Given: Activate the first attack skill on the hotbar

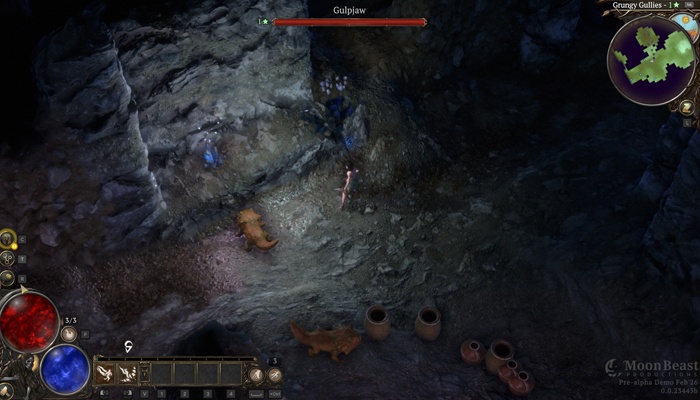Looking at the screenshot, I should (x=105, y=373).
